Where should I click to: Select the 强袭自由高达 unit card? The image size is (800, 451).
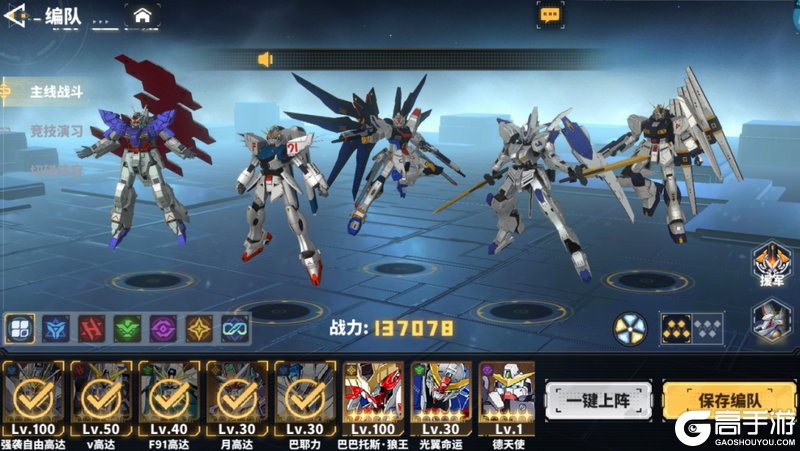(33, 397)
